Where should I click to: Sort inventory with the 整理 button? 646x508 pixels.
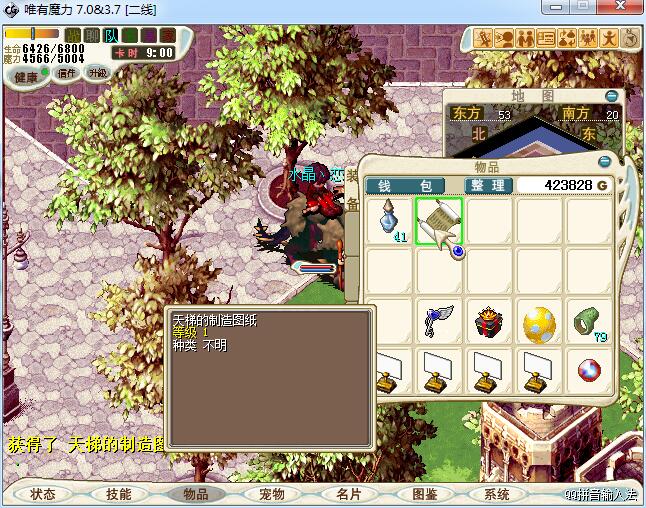tap(488, 186)
